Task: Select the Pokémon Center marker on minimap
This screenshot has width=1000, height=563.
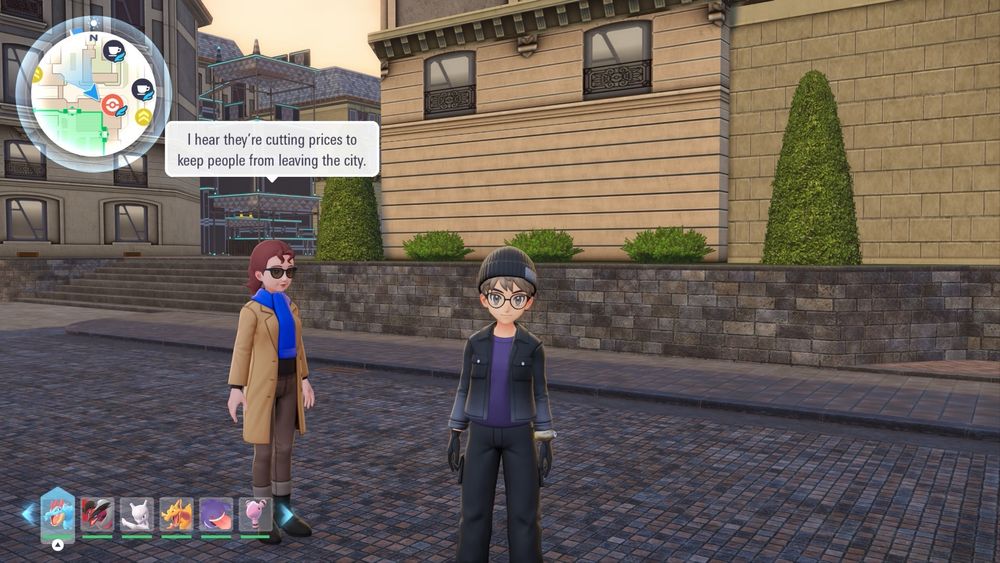Action: click(112, 103)
